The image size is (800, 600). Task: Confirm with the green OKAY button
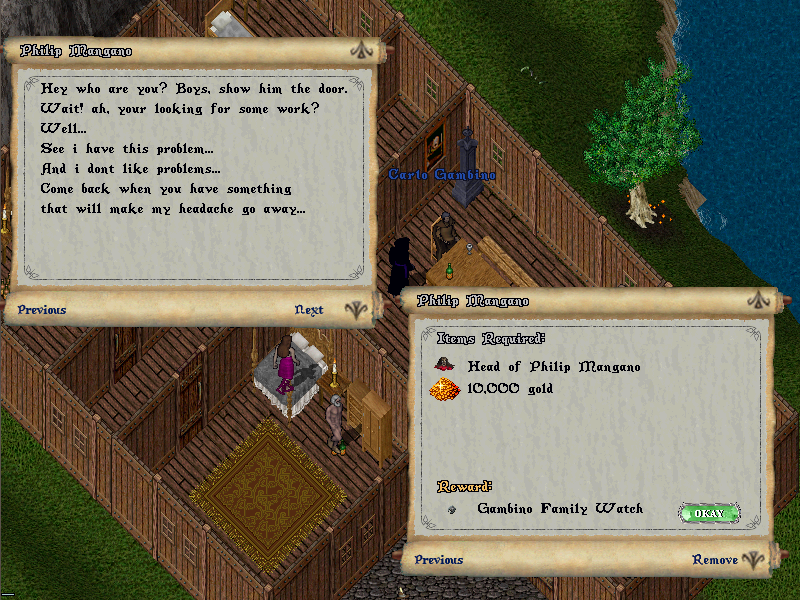pyautogui.click(x=709, y=513)
